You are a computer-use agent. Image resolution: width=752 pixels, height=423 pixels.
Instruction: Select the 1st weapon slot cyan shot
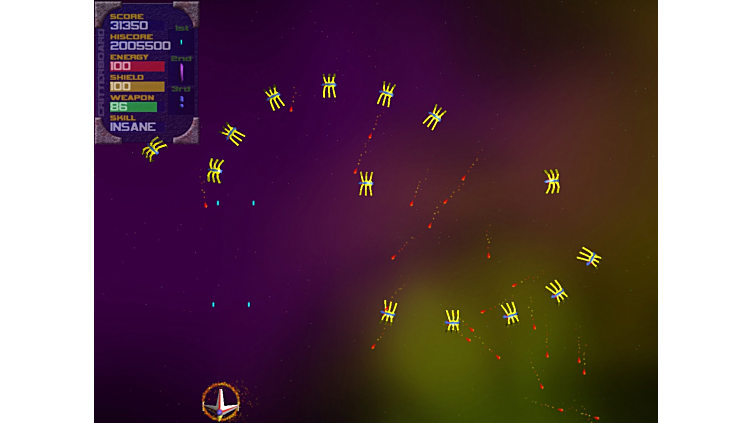[181, 42]
